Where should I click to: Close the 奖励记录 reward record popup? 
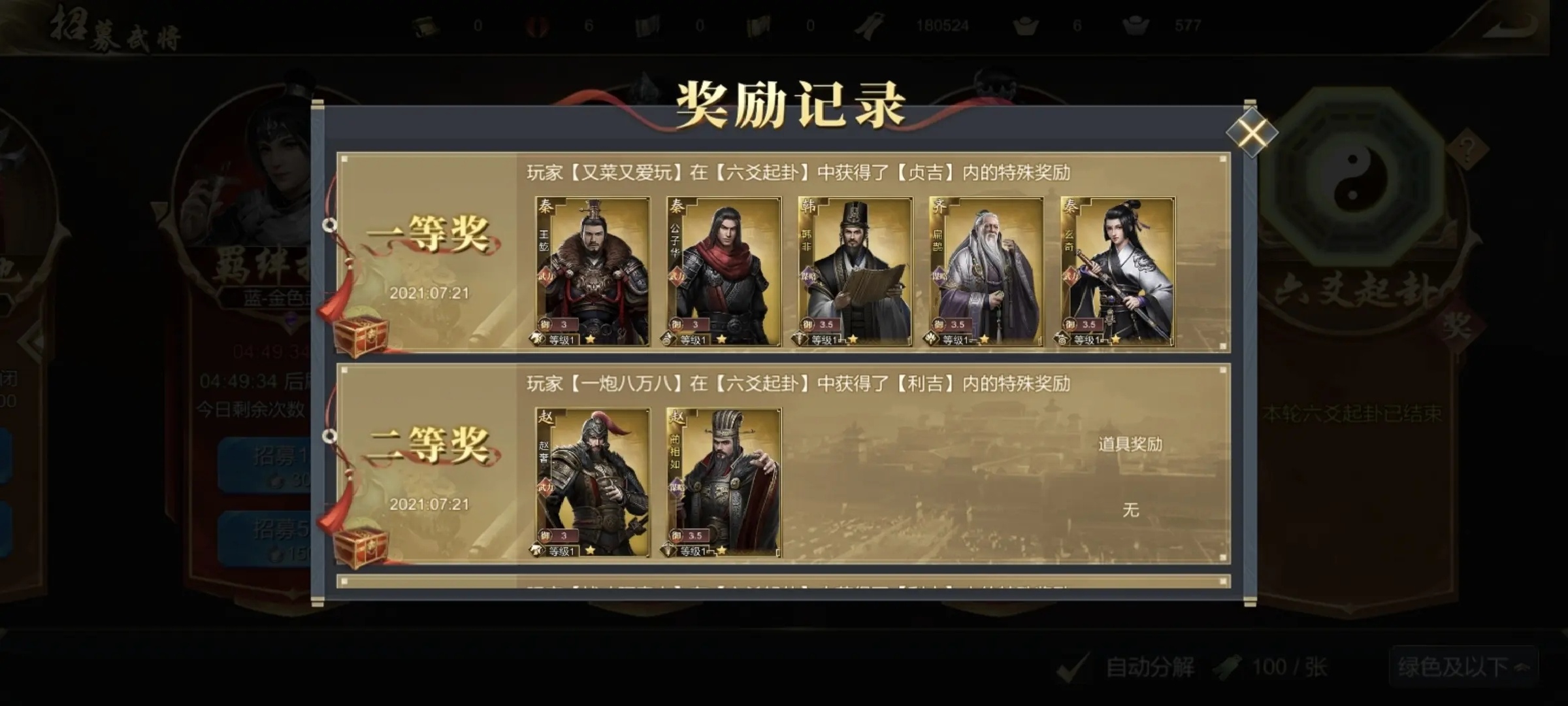[1251, 133]
